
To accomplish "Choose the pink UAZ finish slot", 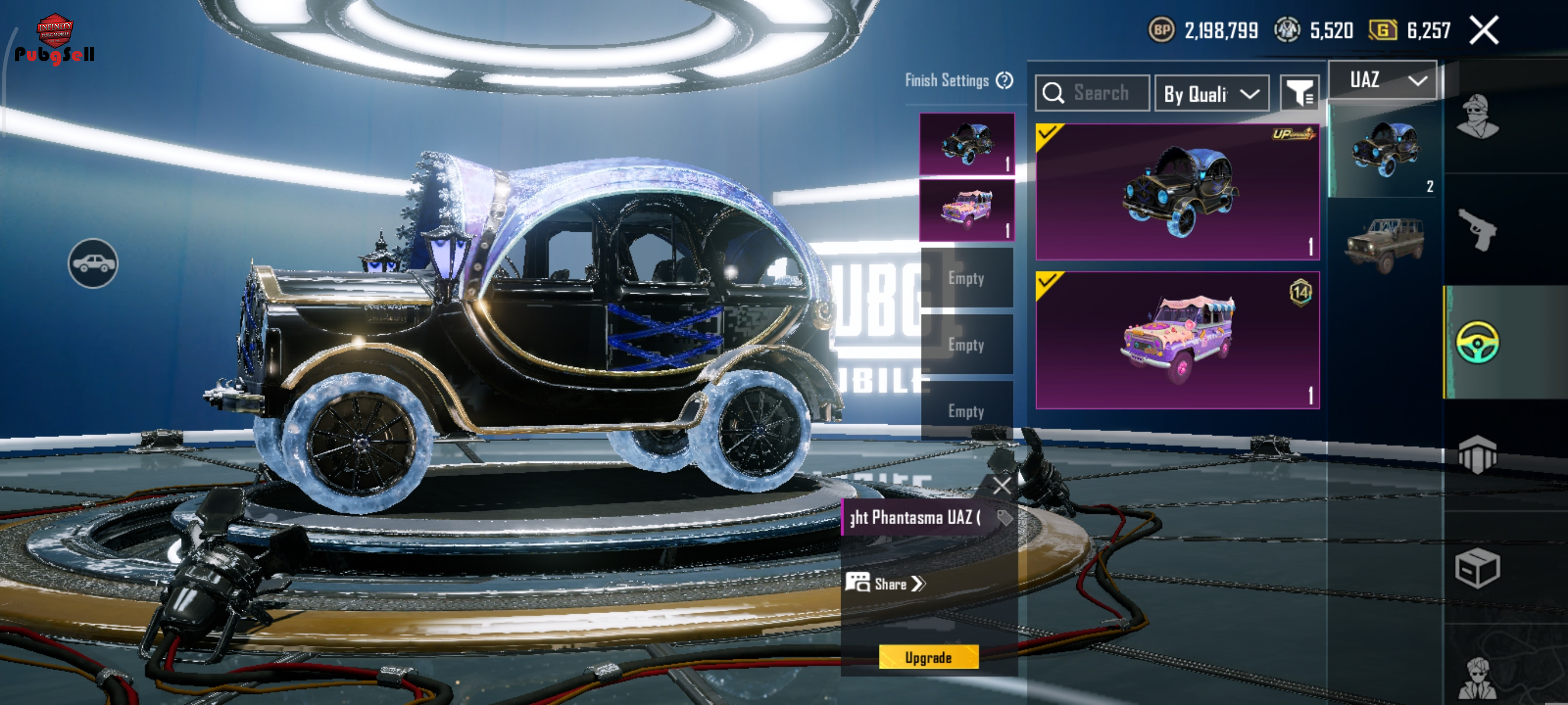I will tap(967, 210).
